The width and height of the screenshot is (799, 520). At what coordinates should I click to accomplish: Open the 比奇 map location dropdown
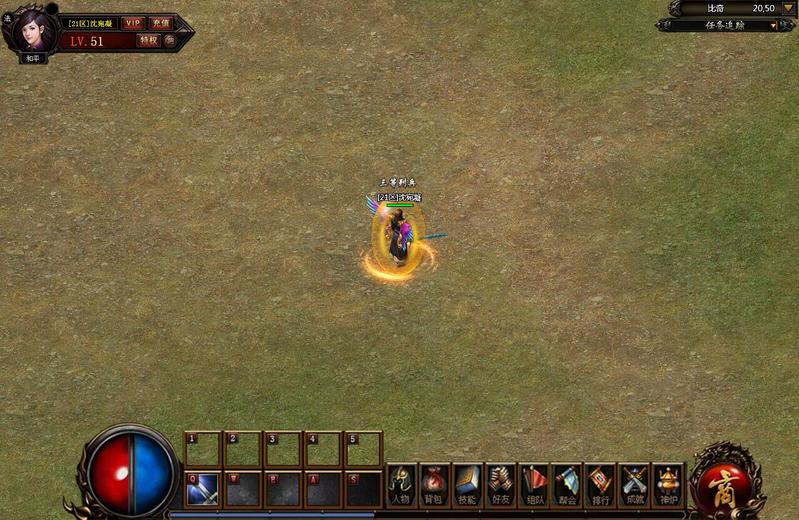[x=788, y=8]
